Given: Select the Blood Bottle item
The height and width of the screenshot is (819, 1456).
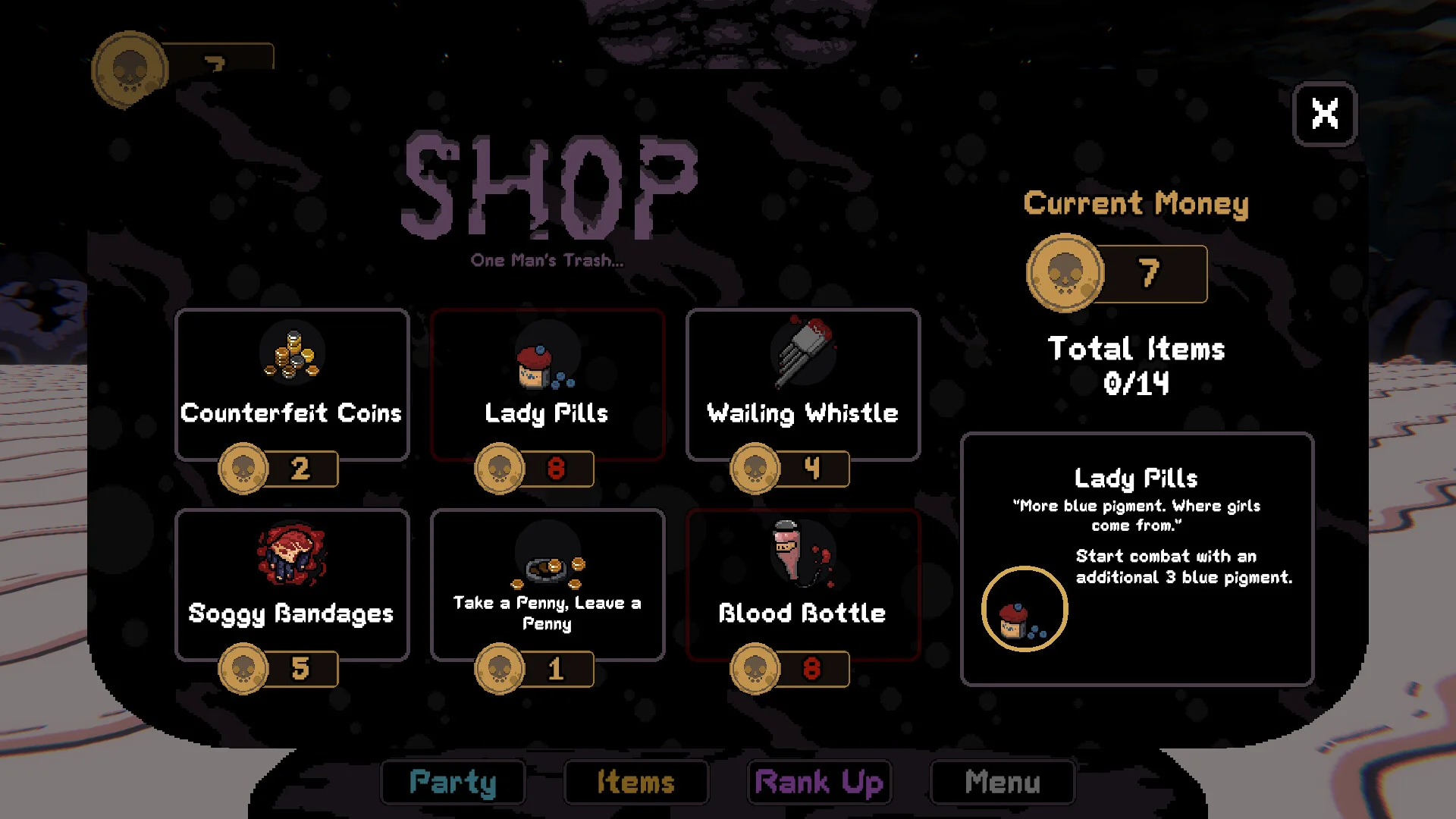Looking at the screenshot, I should click(x=803, y=585).
